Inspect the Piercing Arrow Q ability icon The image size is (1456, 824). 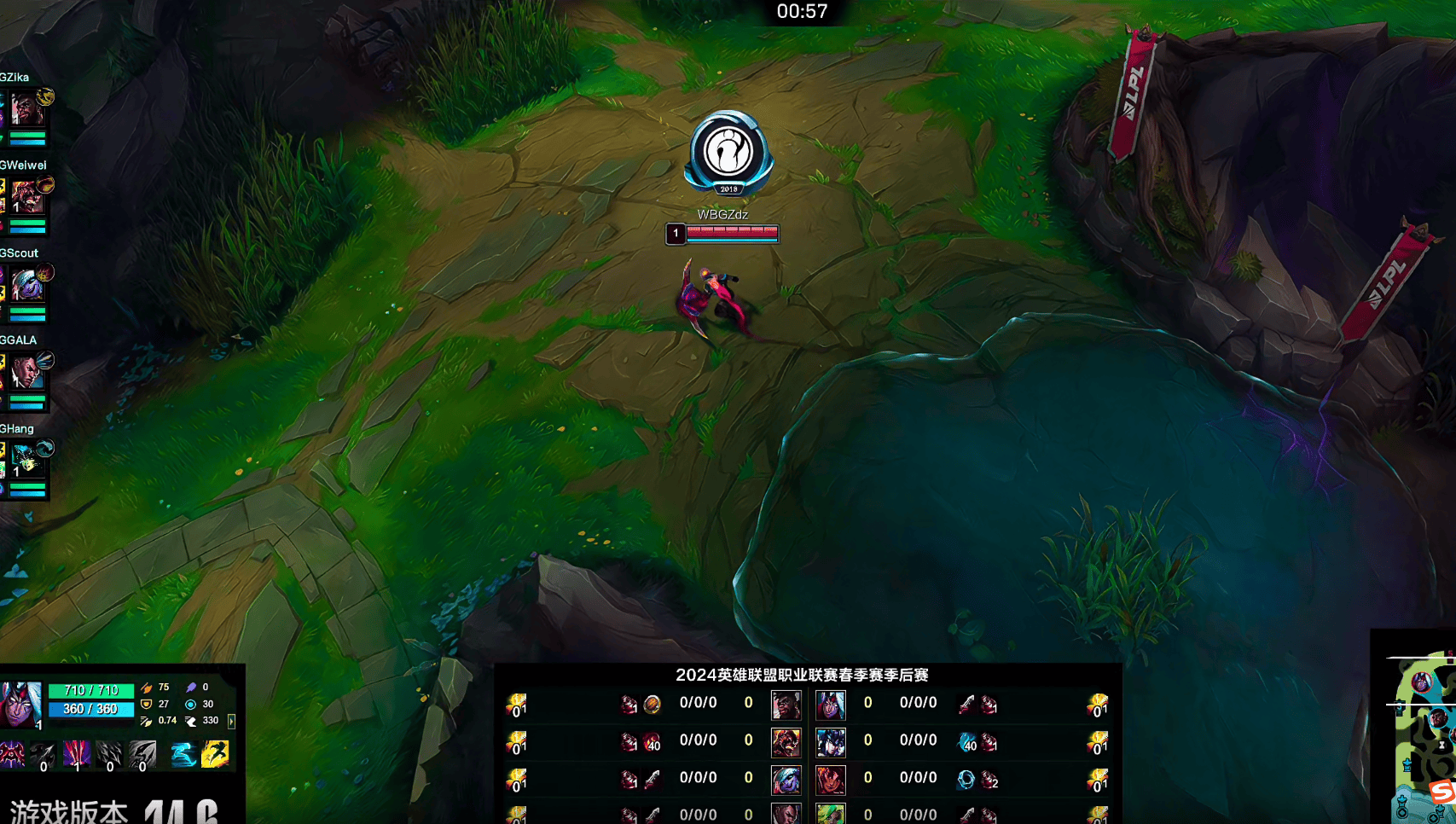pos(44,754)
